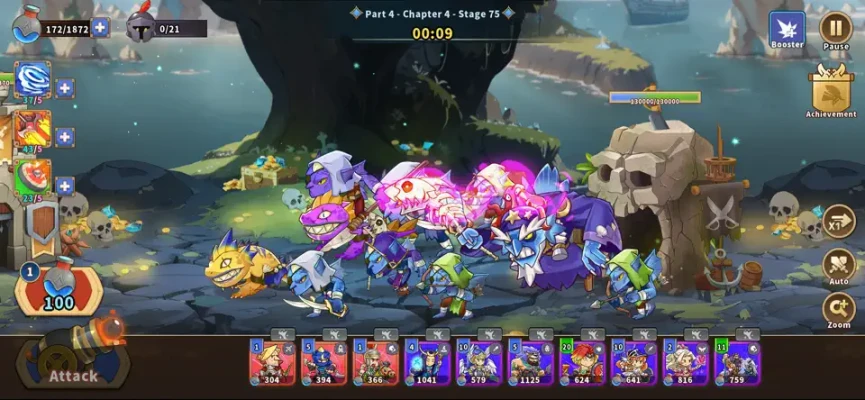Use the meat steak skill
The image size is (865, 400).
[33, 177]
